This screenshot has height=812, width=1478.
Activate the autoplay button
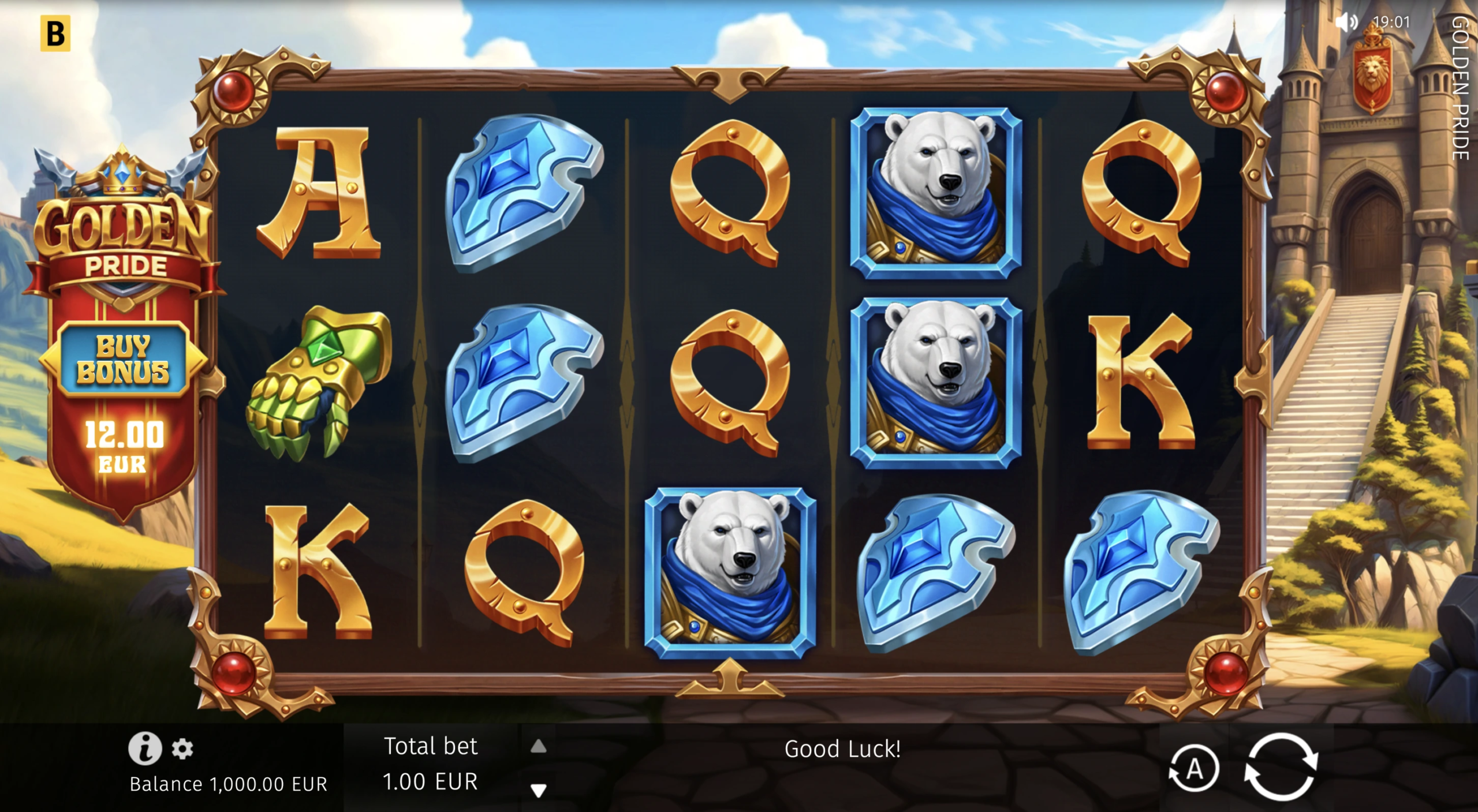point(1193,769)
